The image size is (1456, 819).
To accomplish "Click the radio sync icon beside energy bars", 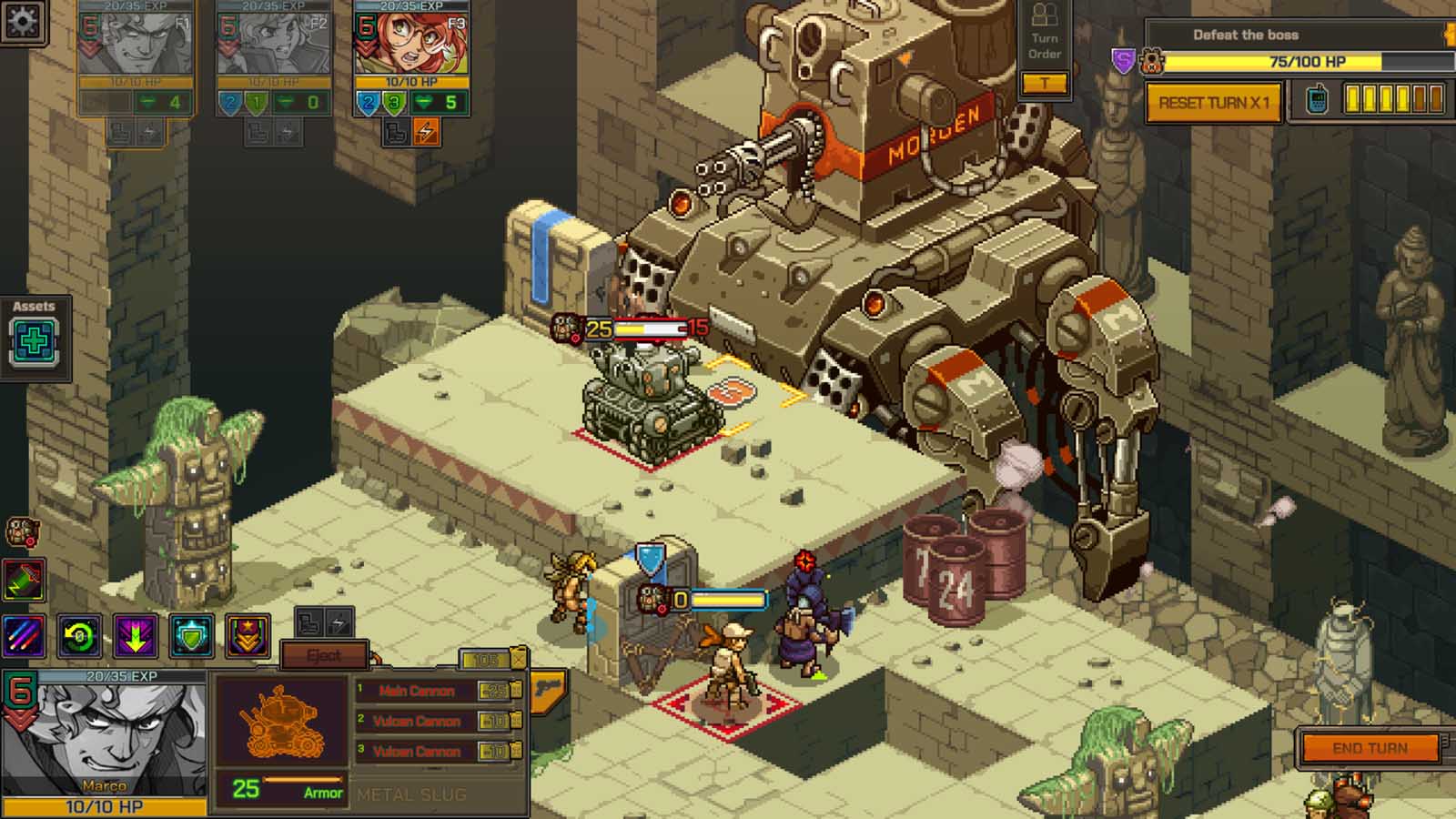I will click(x=1317, y=100).
